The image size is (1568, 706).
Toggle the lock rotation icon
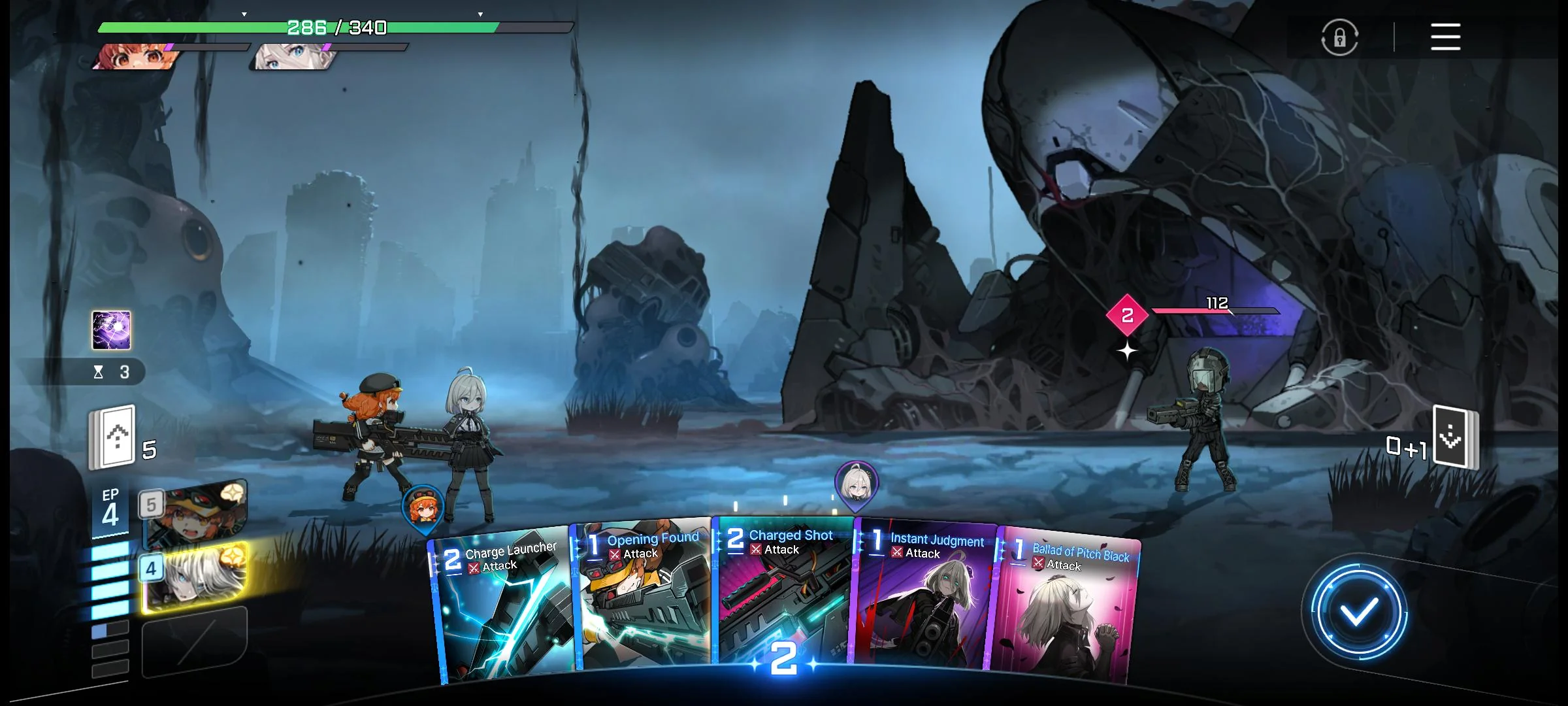click(x=1339, y=37)
